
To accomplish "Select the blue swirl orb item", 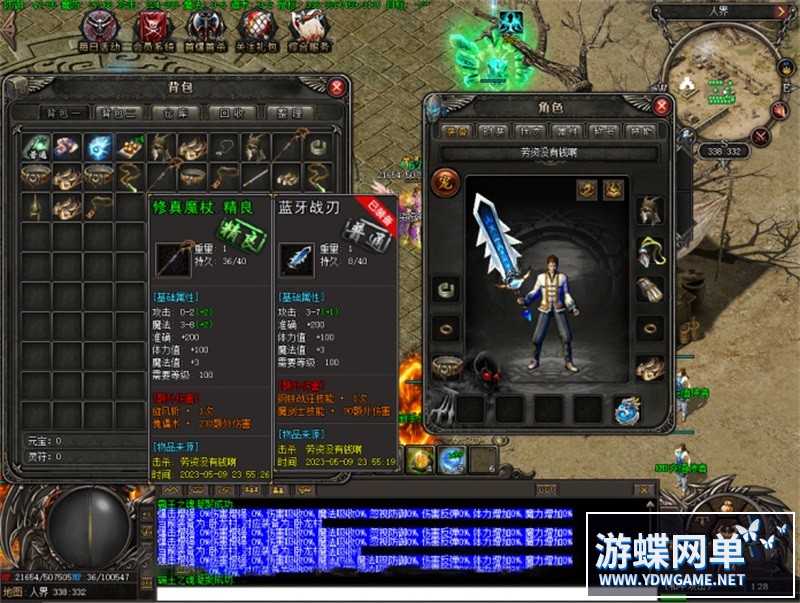I will 97,147.
